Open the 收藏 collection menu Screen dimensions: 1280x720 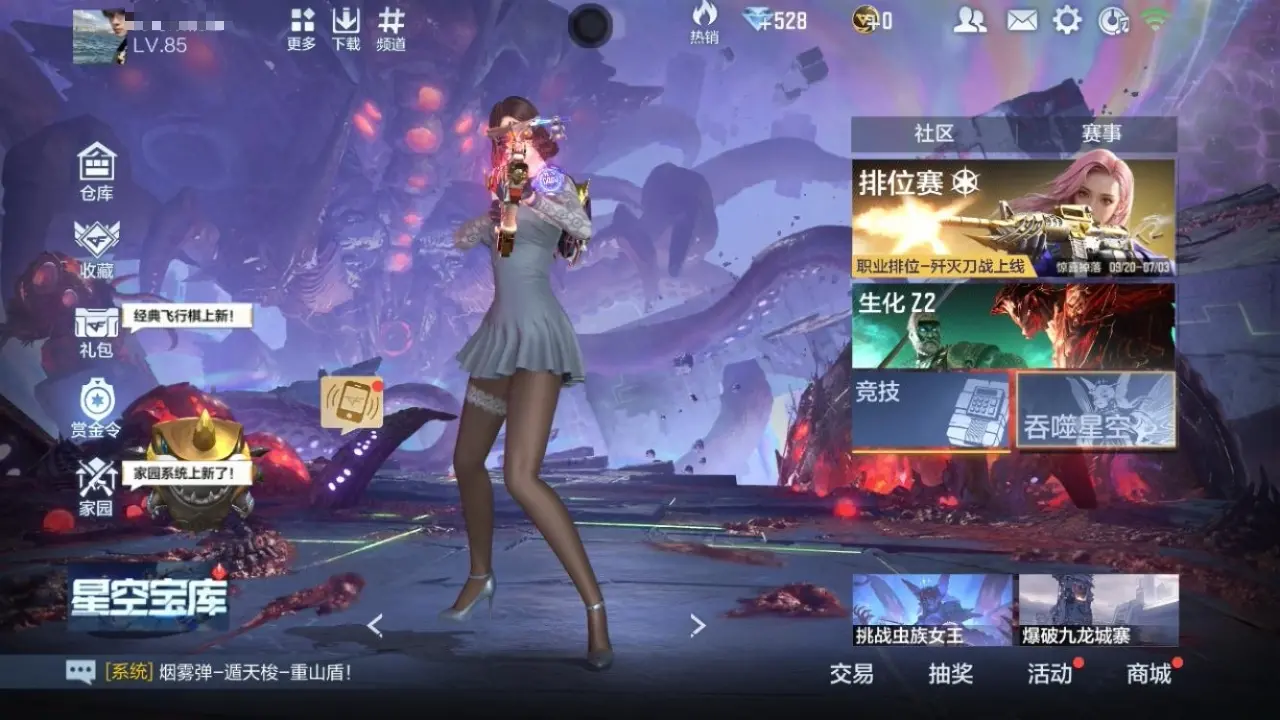coord(97,248)
